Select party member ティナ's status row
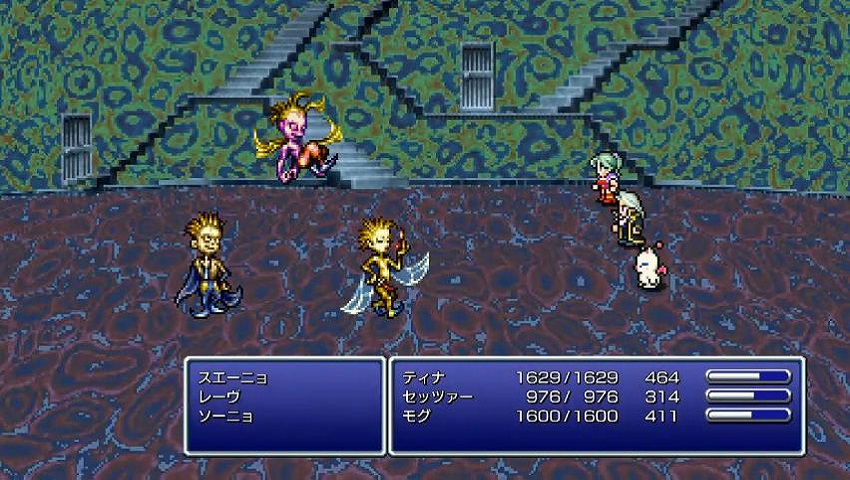 pyautogui.click(x=425, y=378)
